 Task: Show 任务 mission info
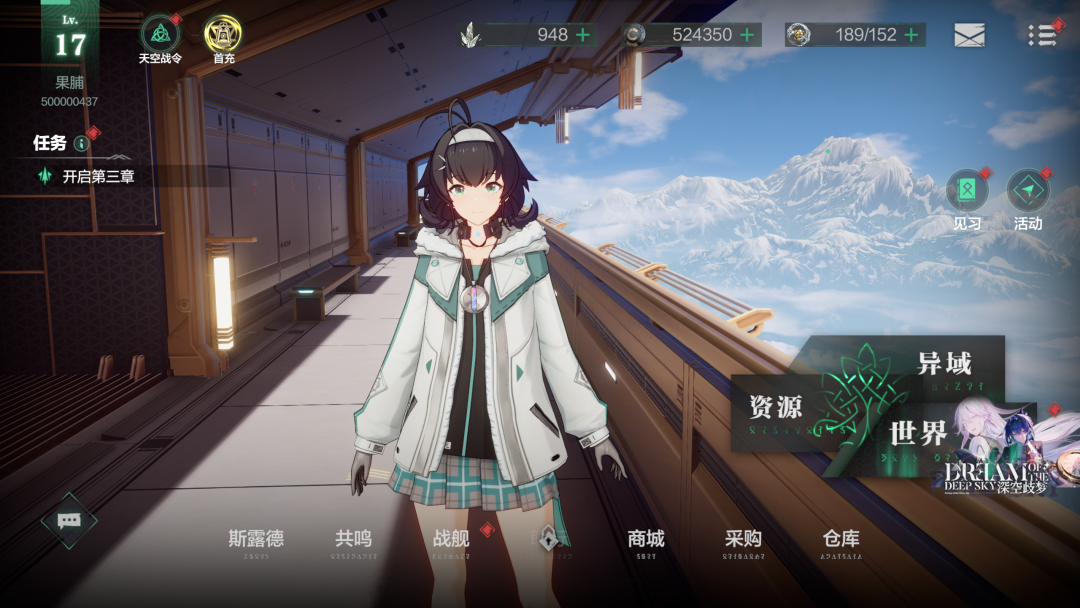point(82,144)
